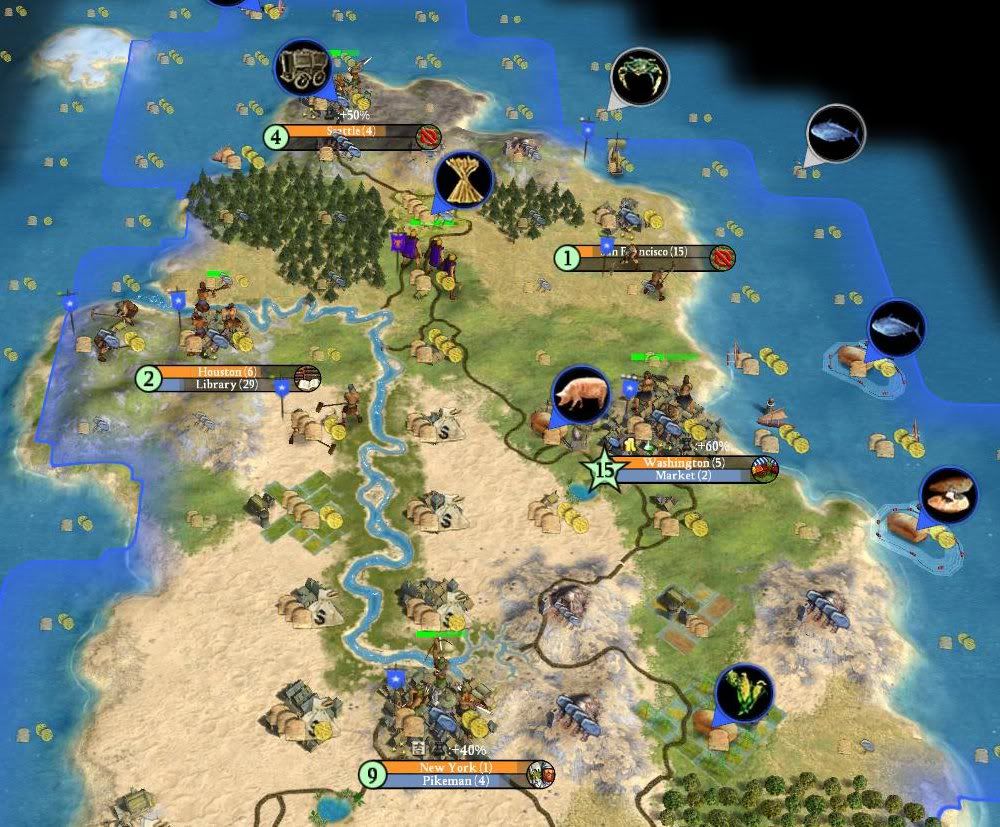Open the New York city bar
Viewport: 1000px width, 827px height.
pyautogui.click(x=456, y=767)
